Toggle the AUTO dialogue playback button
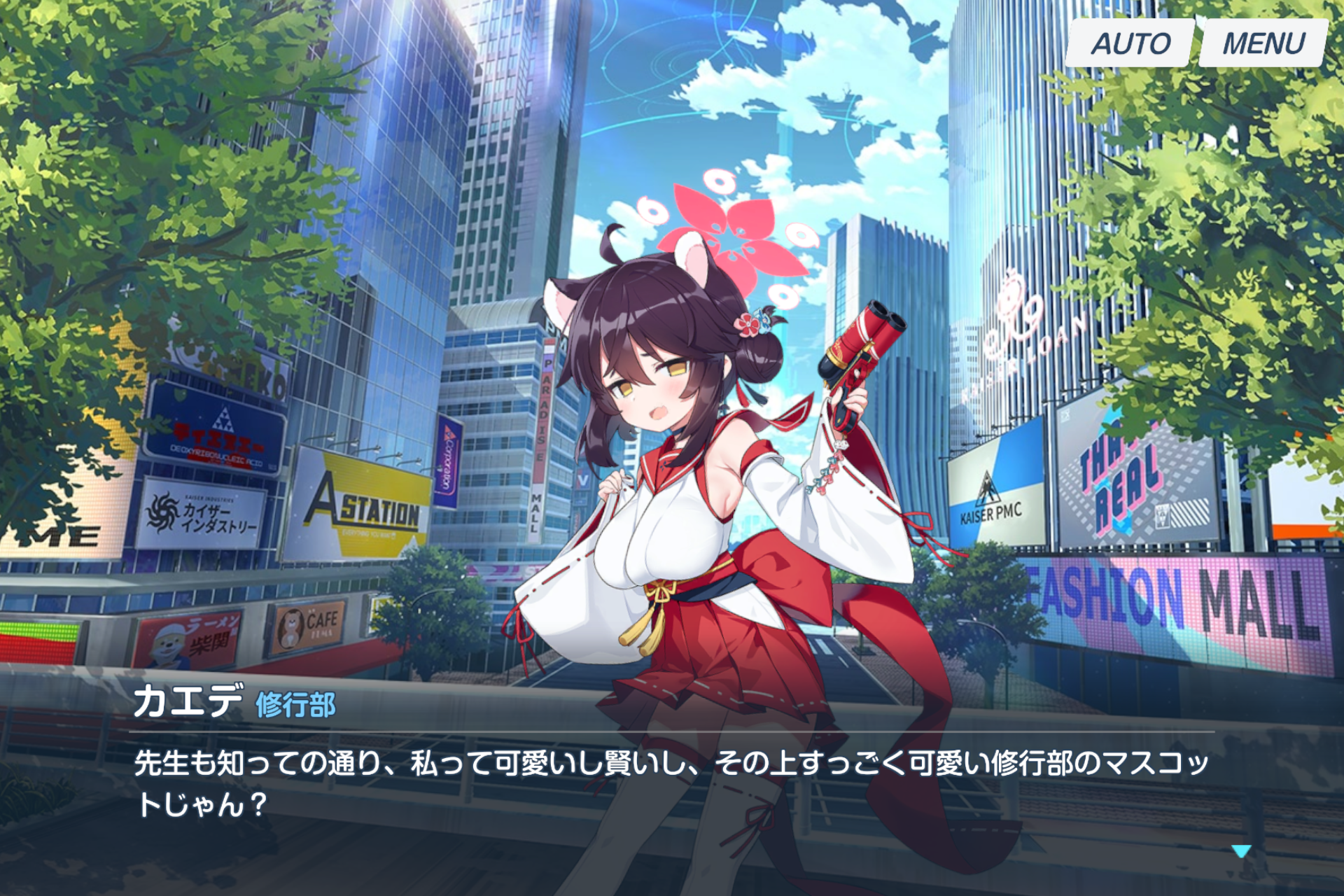 1129,43
